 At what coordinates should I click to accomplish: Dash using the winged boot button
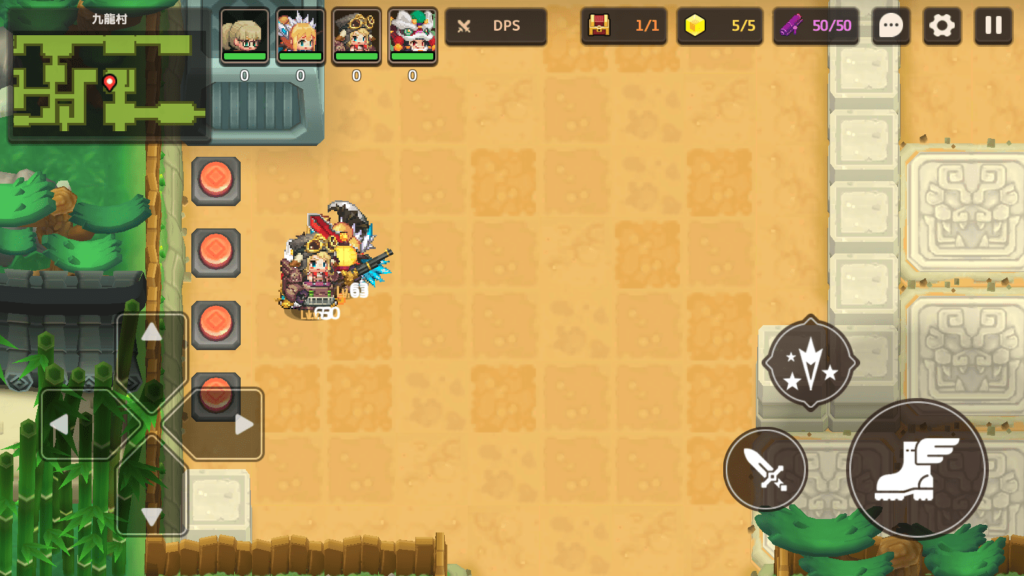click(917, 468)
